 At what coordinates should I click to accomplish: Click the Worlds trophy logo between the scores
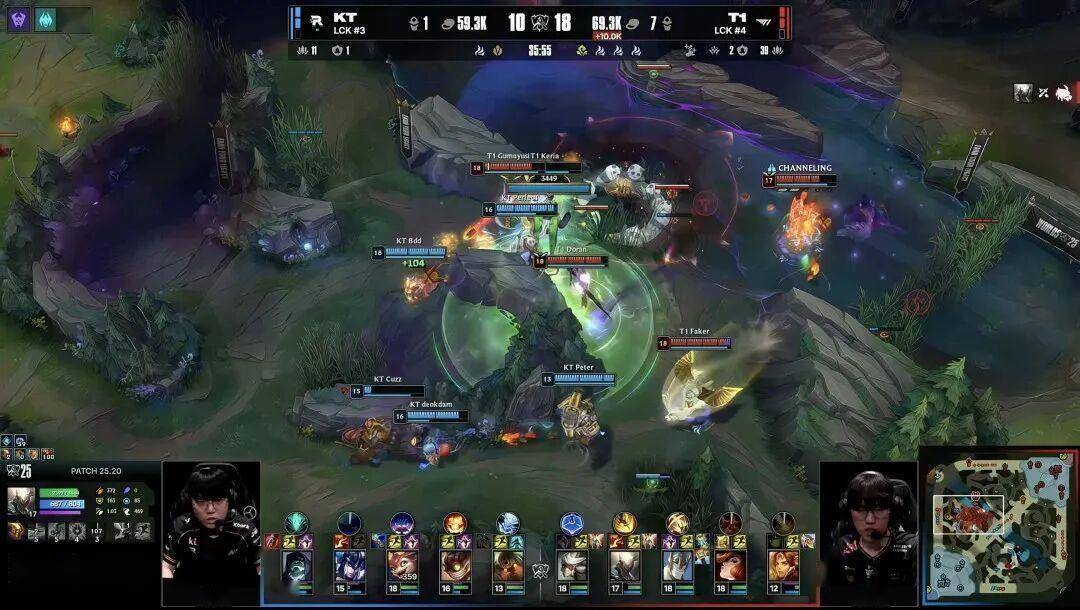tap(540, 22)
